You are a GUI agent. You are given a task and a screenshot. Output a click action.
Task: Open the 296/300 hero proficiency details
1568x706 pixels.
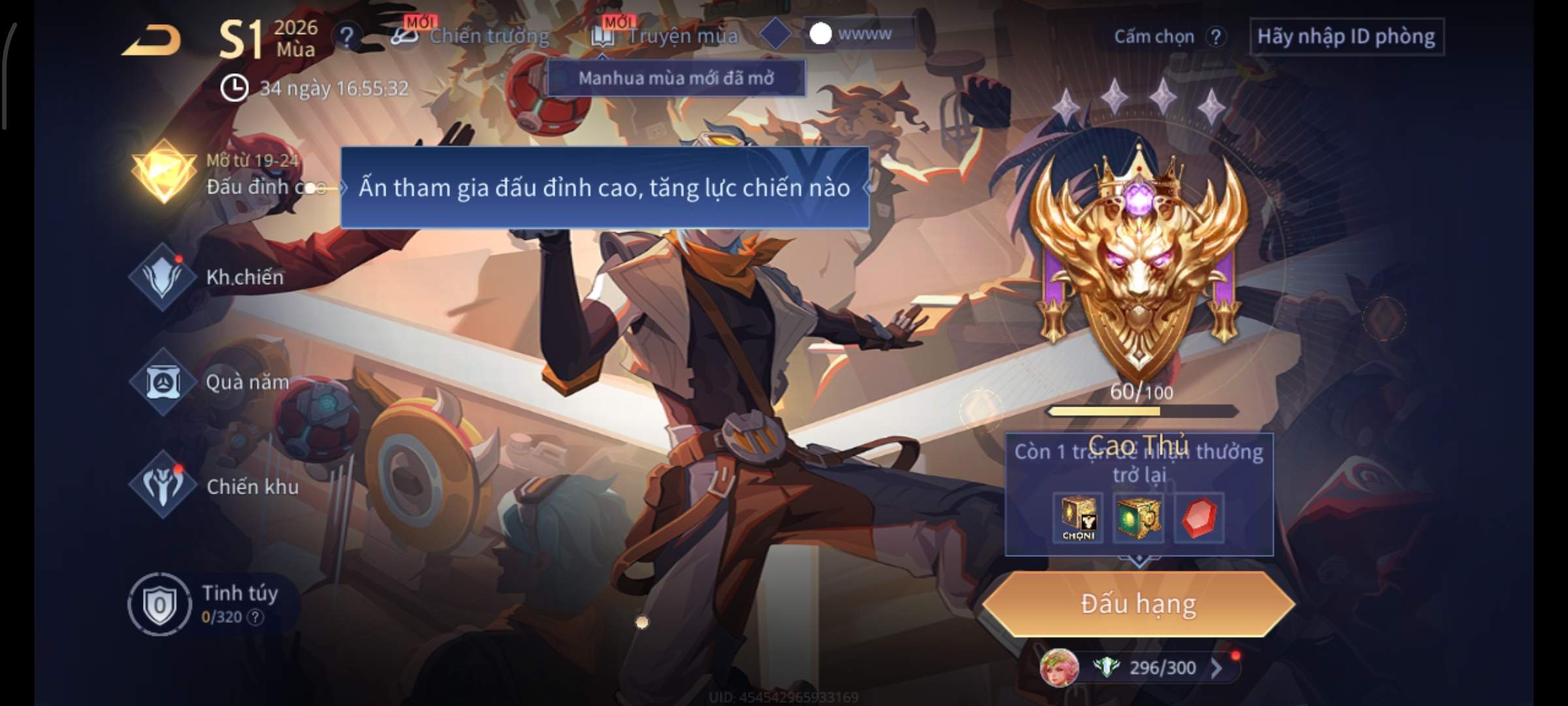[1162, 668]
